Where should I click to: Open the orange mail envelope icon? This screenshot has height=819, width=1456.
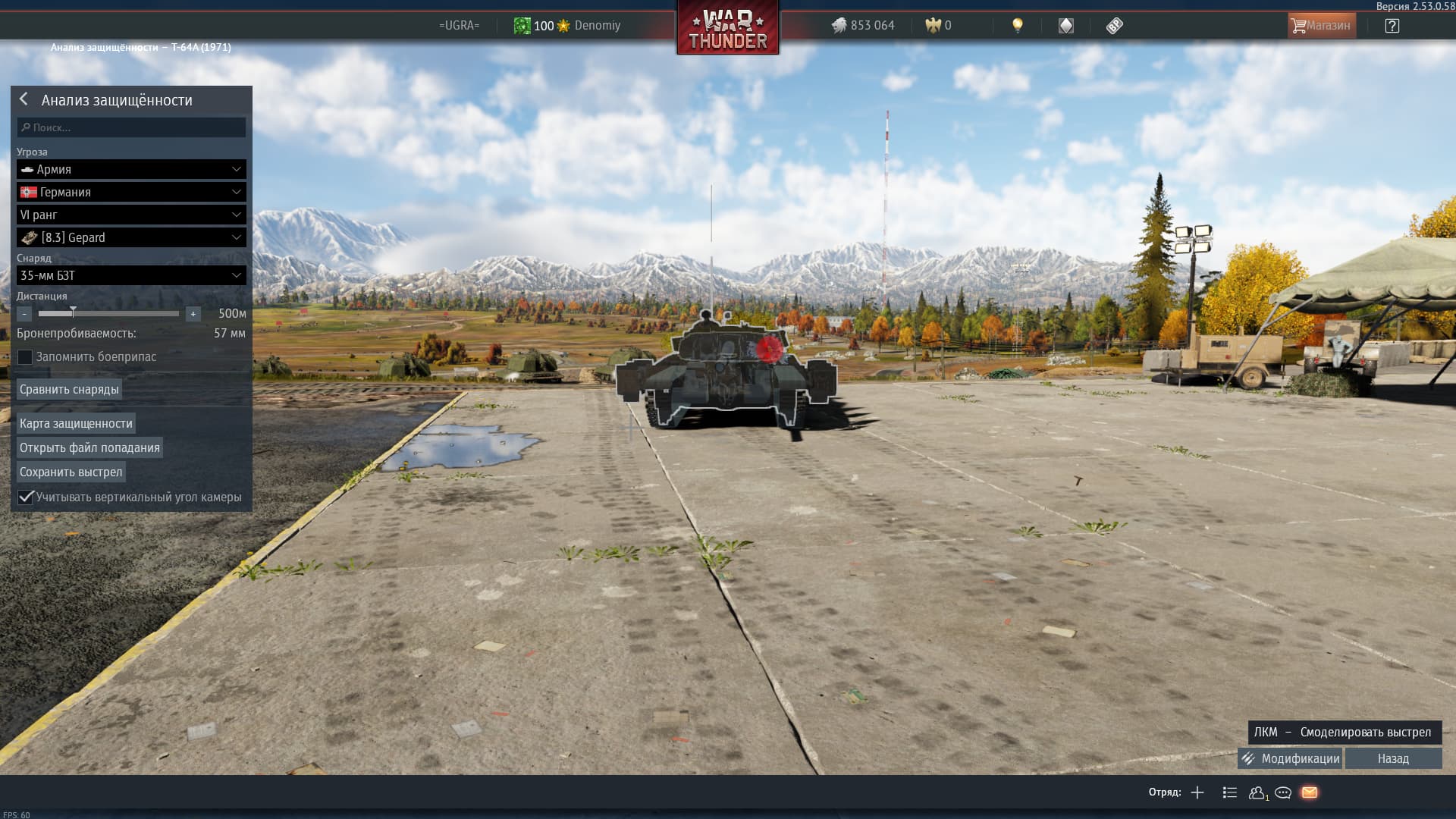pos(1310,792)
